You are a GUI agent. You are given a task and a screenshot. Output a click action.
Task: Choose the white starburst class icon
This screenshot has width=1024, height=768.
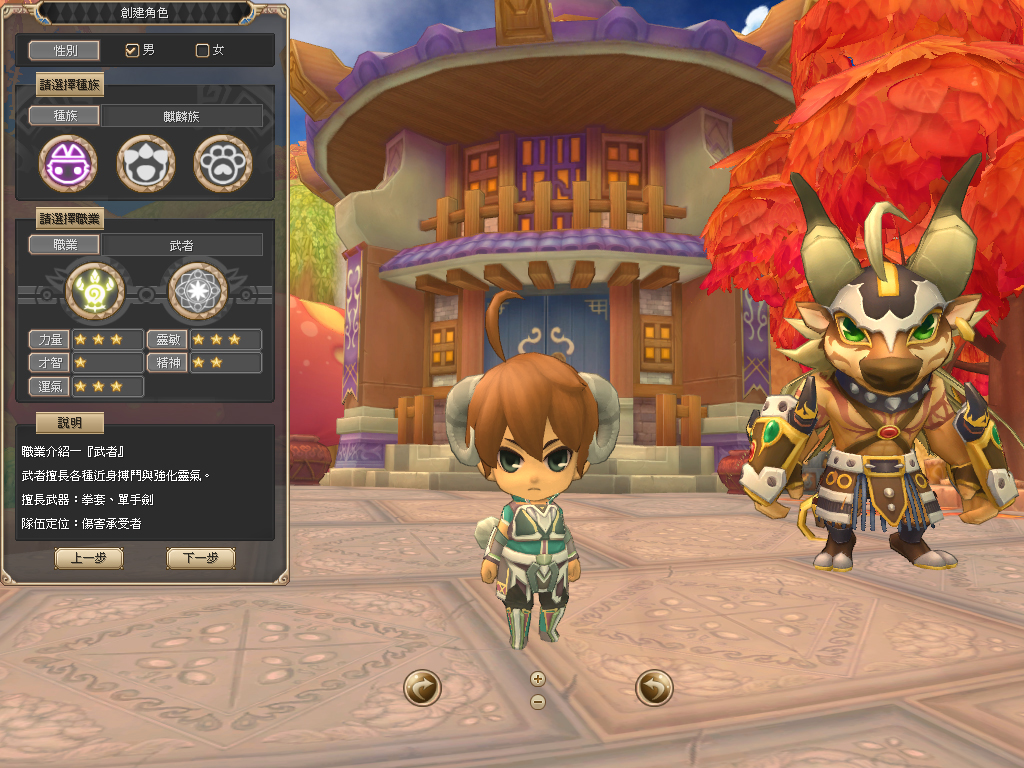197,290
